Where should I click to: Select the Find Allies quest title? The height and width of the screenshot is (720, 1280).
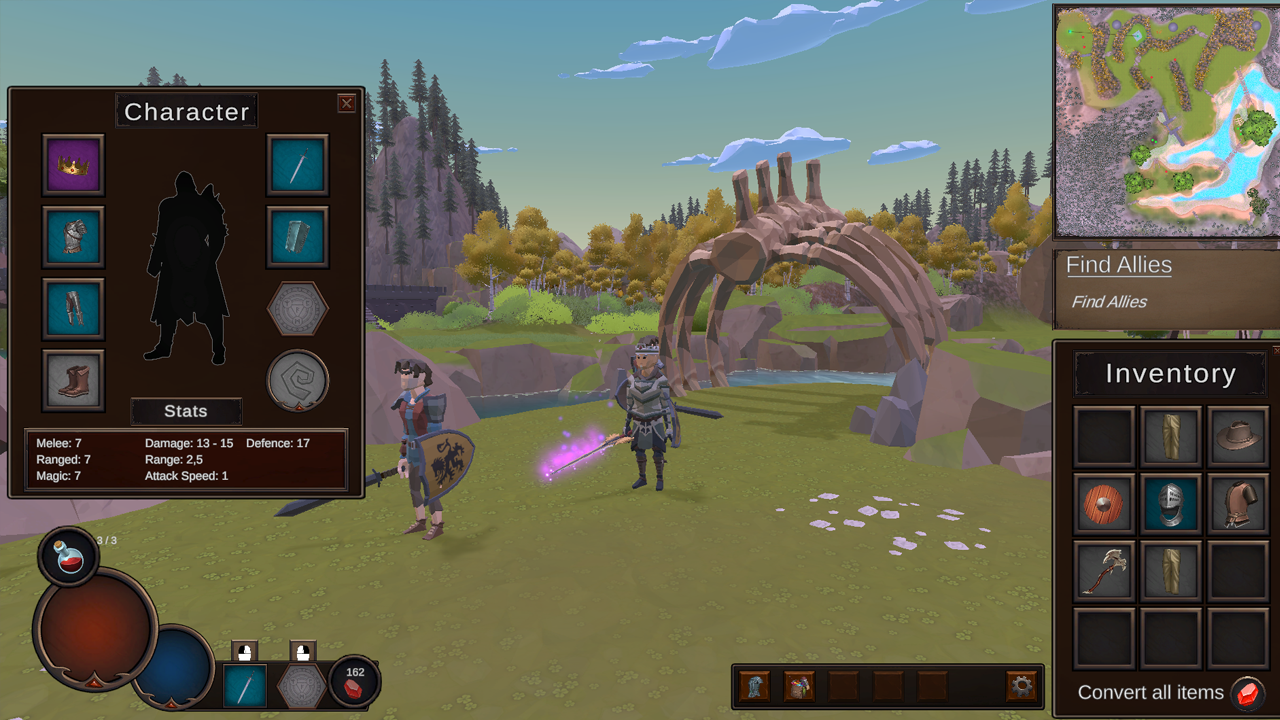pyautogui.click(x=1118, y=265)
